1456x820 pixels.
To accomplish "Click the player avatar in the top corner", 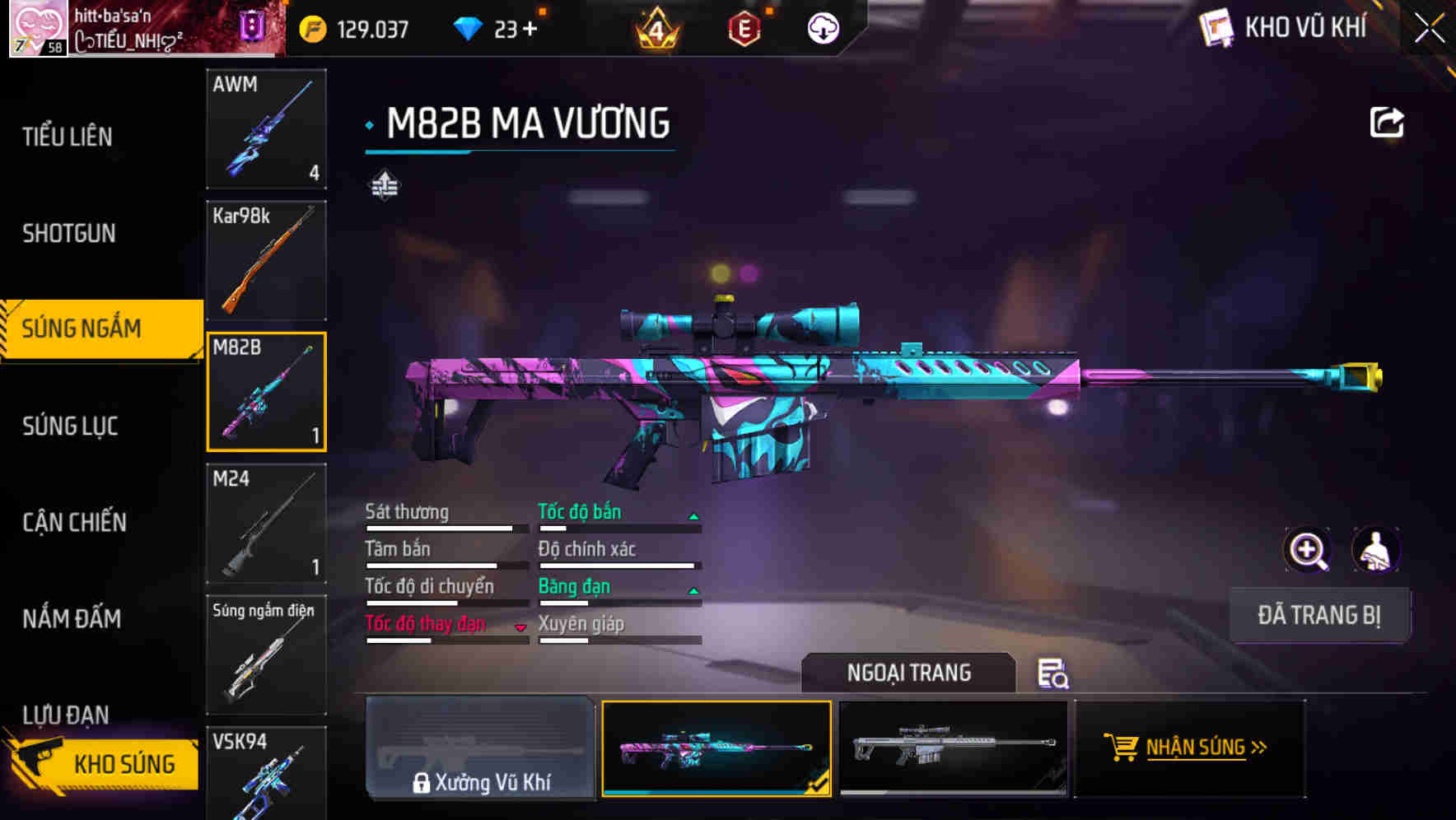I will point(37,30).
